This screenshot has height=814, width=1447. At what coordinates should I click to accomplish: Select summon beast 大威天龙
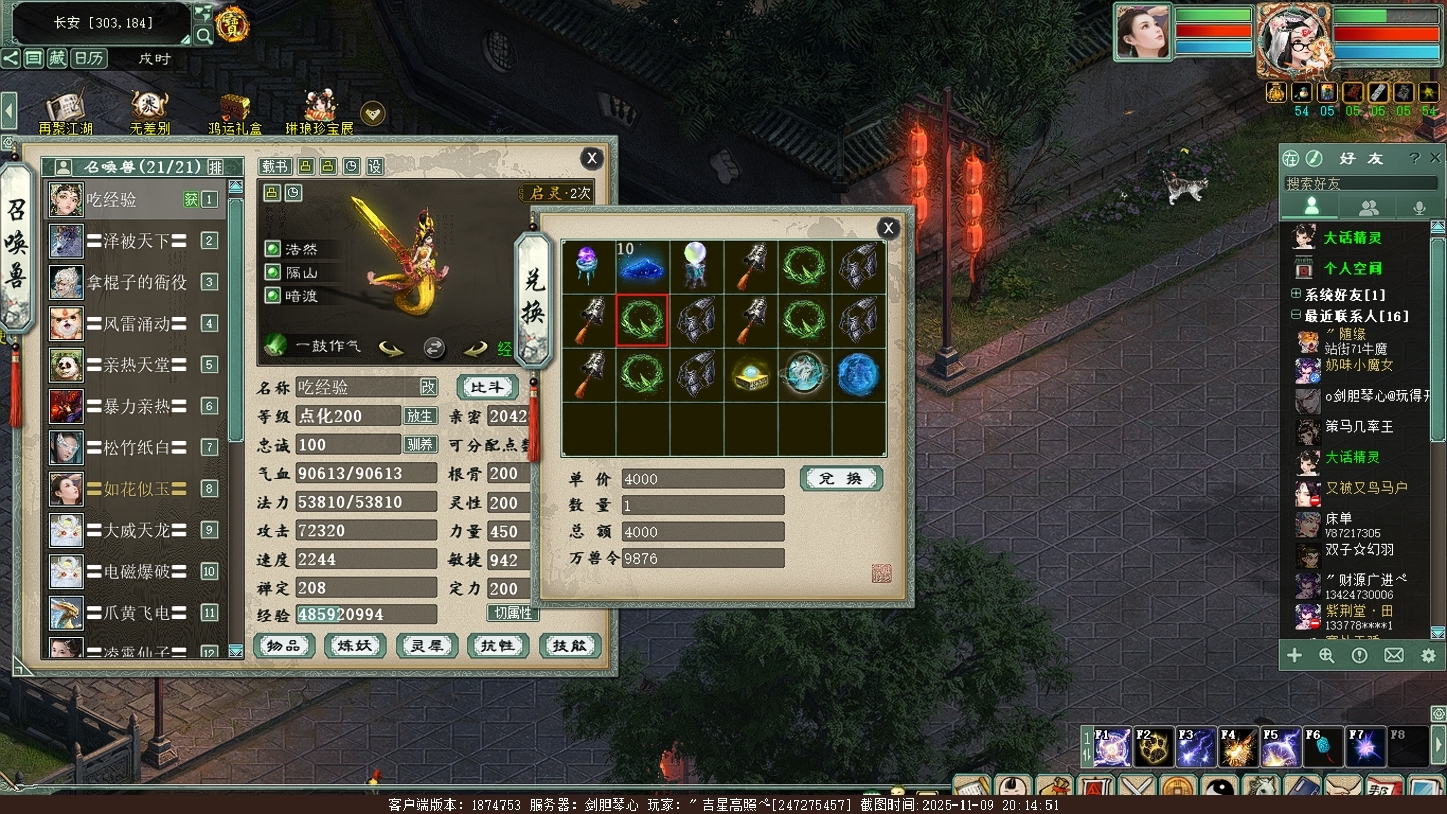pyautogui.click(x=136, y=529)
